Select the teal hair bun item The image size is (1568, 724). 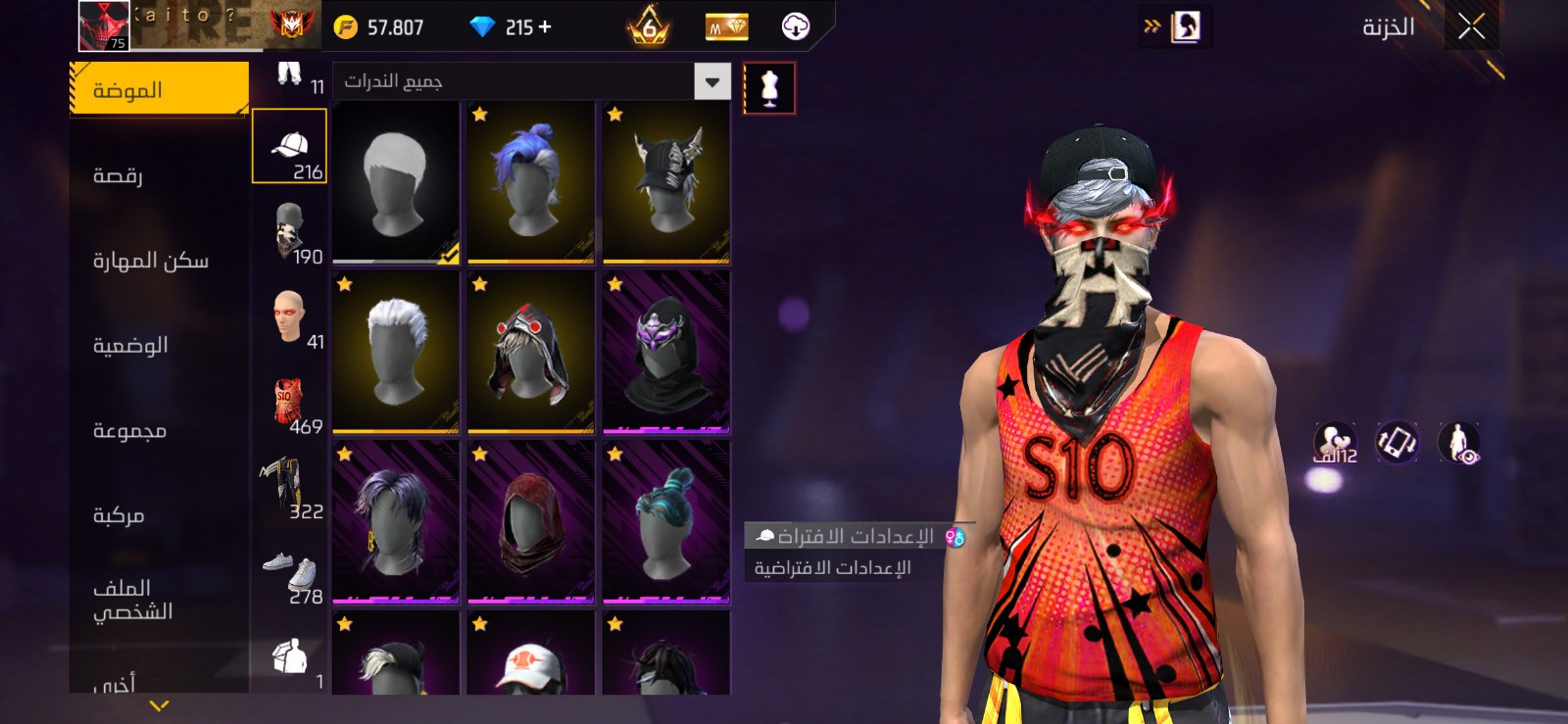[x=665, y=521]
